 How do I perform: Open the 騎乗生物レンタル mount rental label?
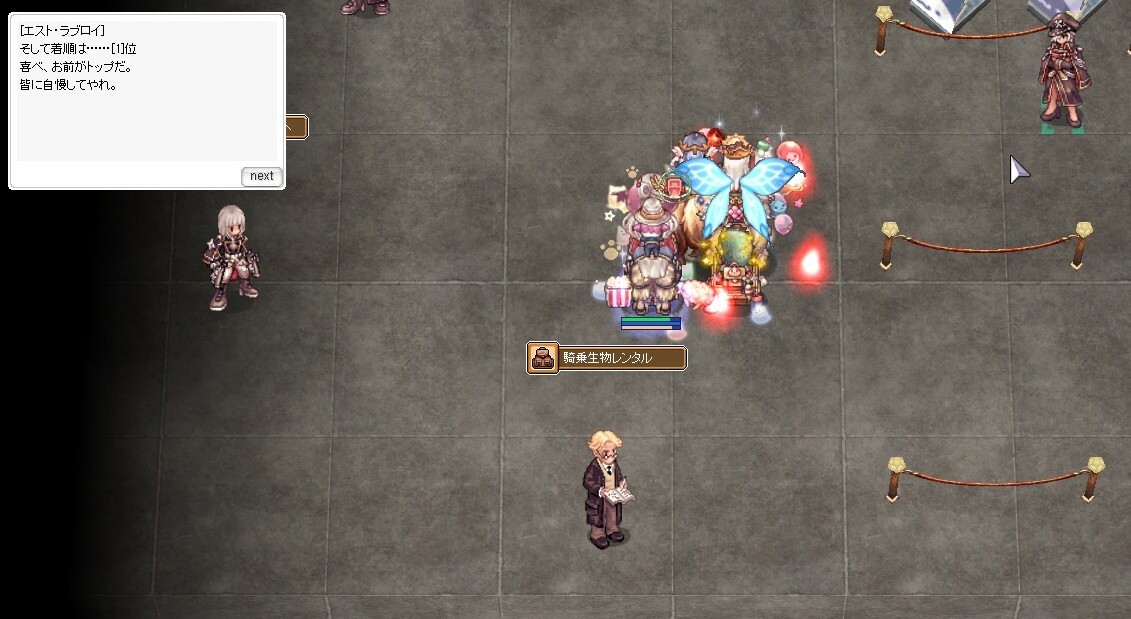pyautogui.click(x=607, y=358)
